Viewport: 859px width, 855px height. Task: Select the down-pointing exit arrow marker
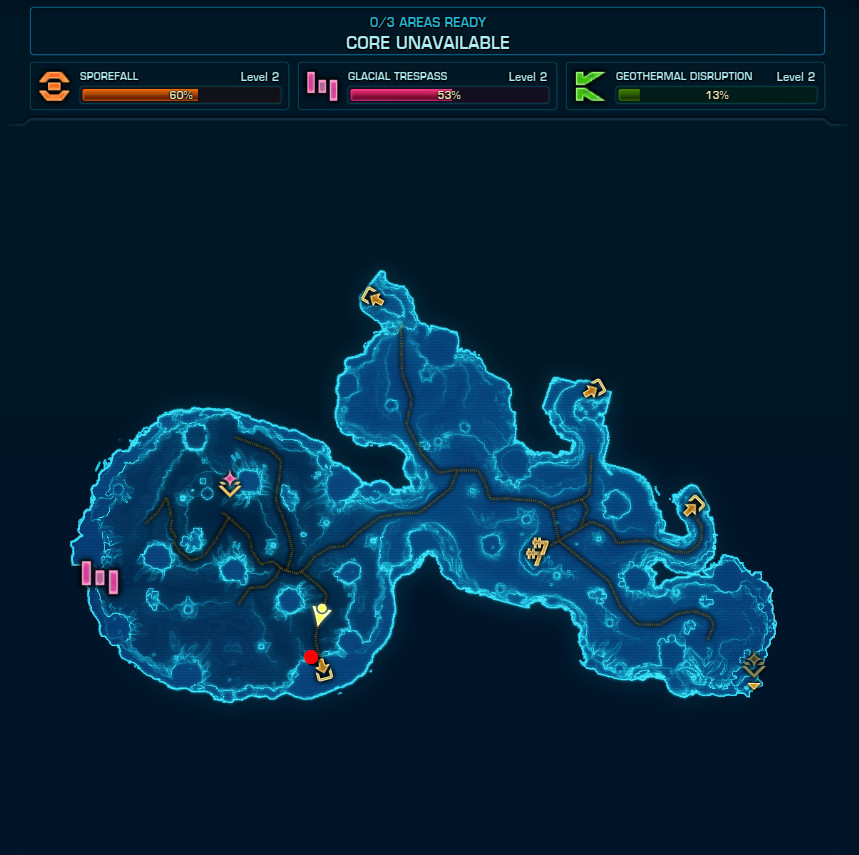pos(323,669)
